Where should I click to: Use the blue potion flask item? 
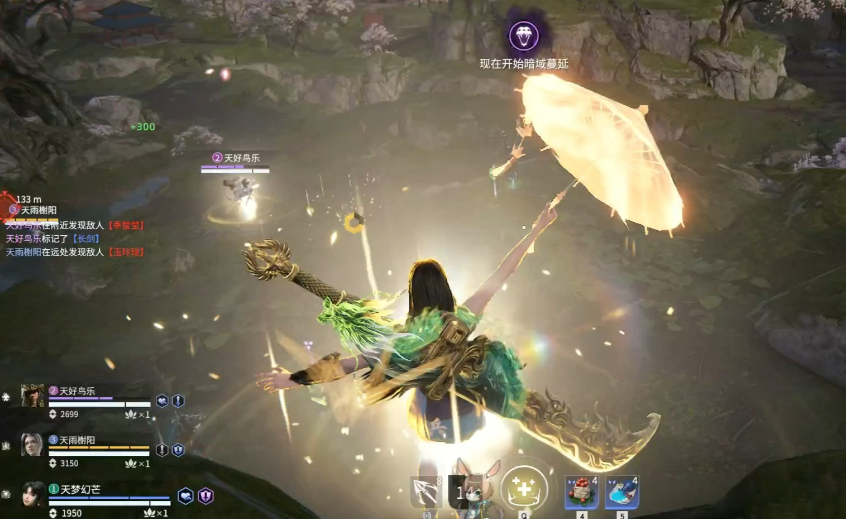tap(621, 492)
